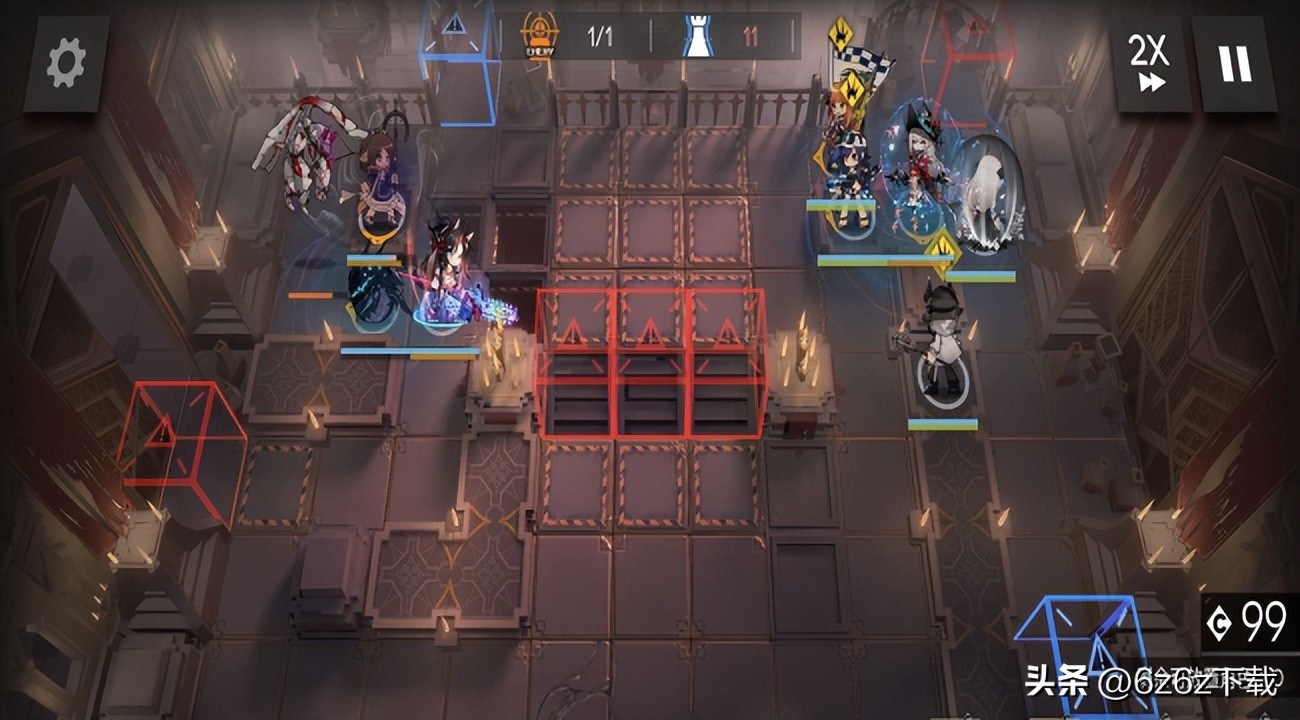Screen dimensions: 1300x720
Task: Click the orange enemy counter crosshair icon
Action: point(539,30)
